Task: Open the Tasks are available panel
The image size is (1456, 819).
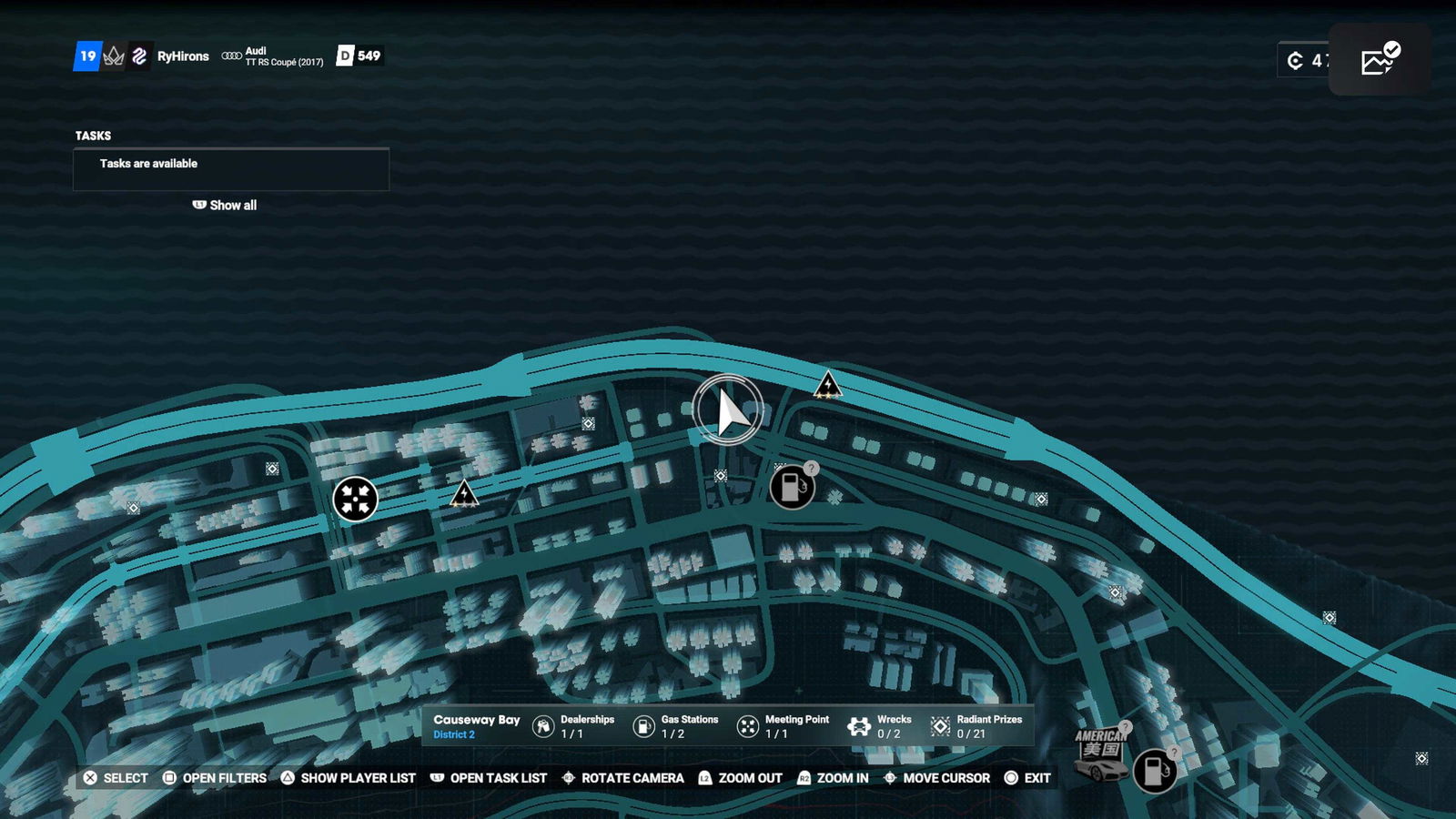Action: click(231, 169)
